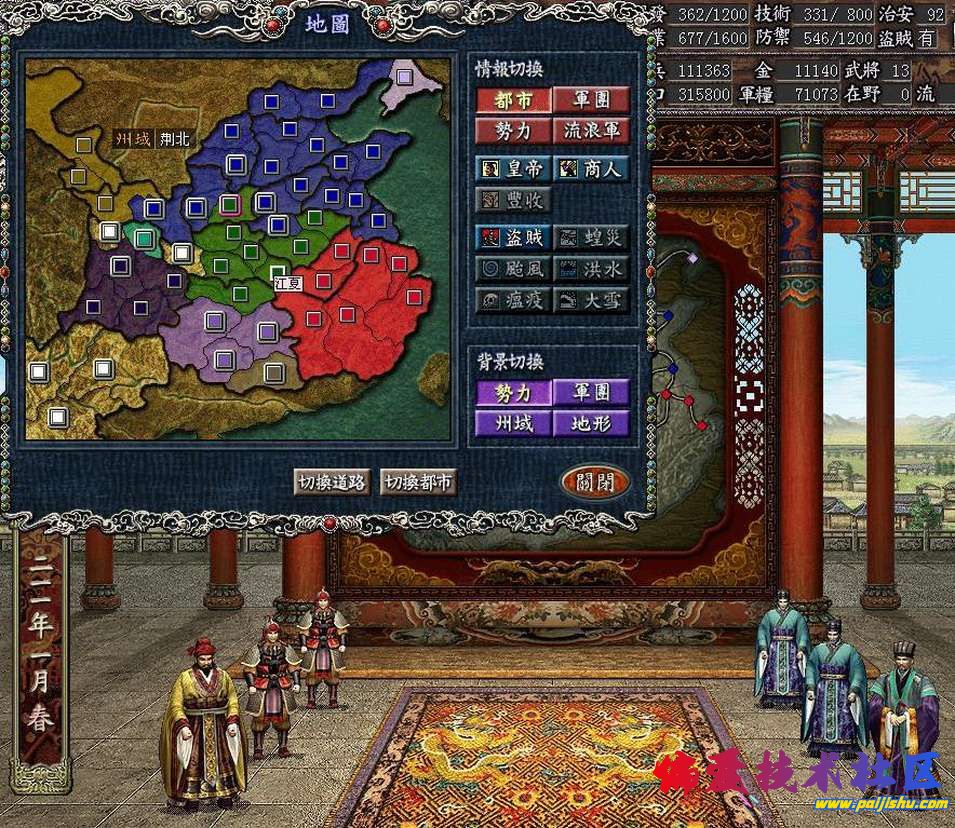Toggle the 颱風 typhoon filter
Image resolution: width=955 pixels, height=828 pixels.
point(513,269)
